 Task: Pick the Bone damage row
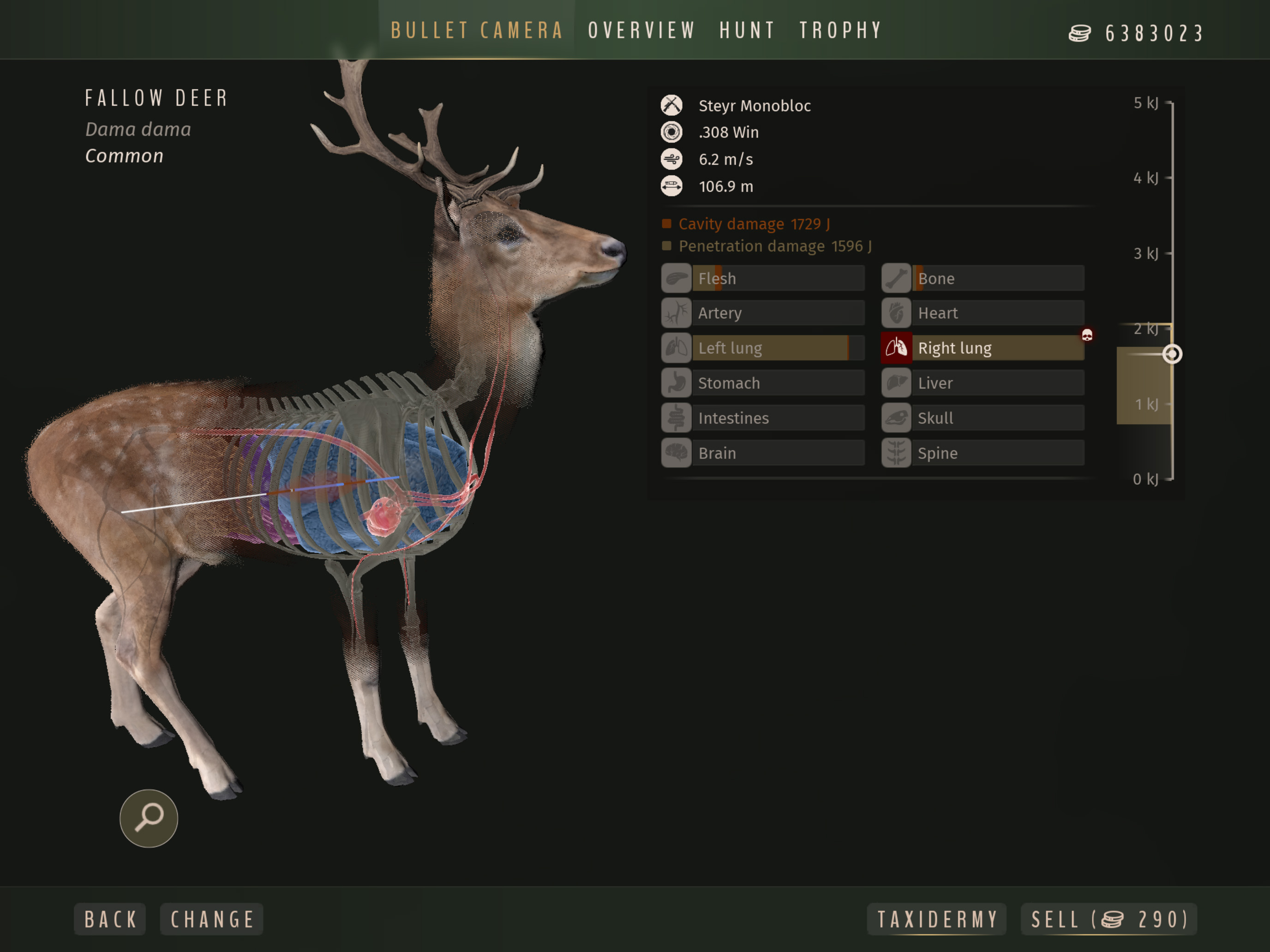tap(983, 279)
